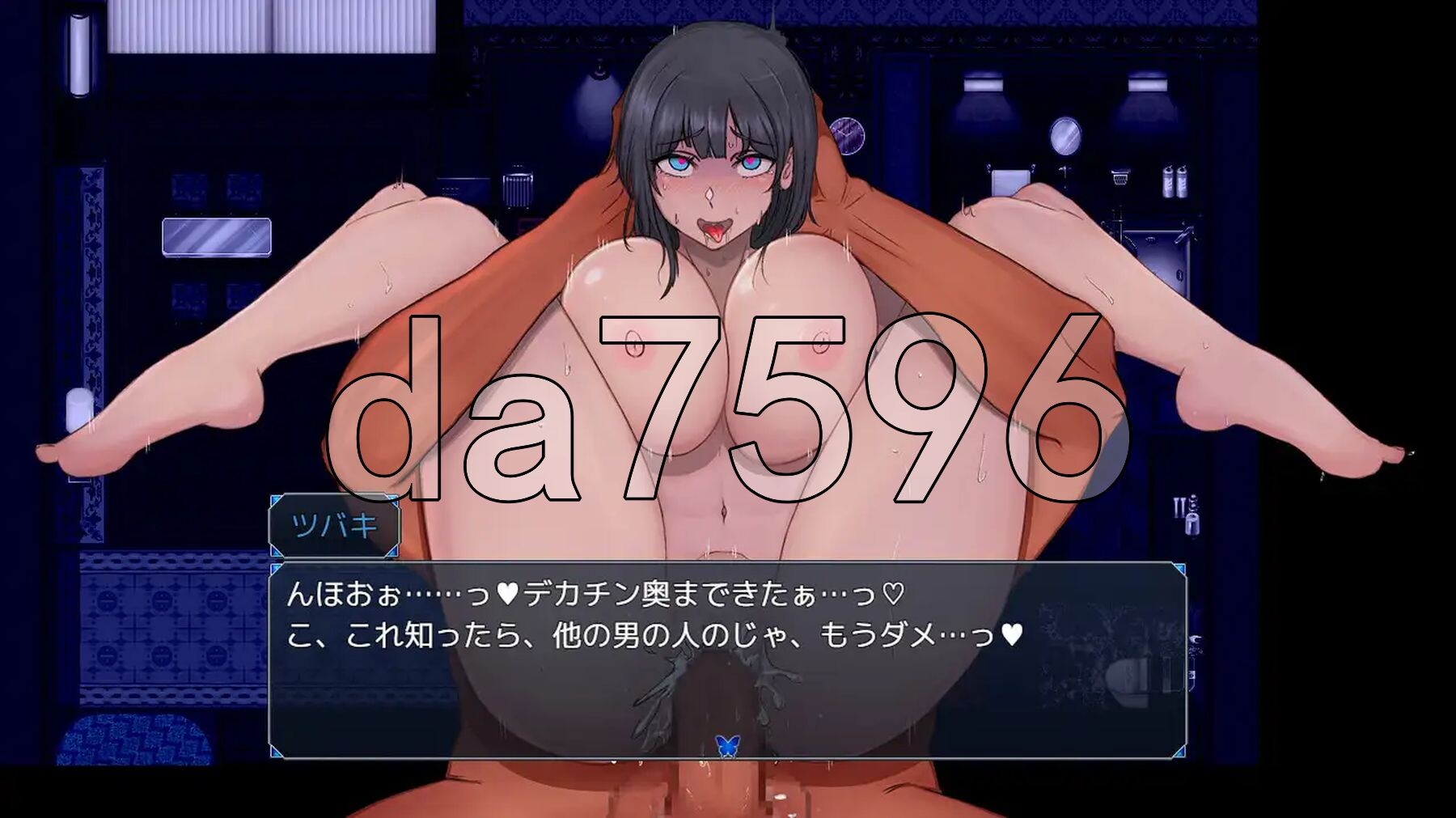
Task: Select the ツバキ speaker tab
Action: click(334, 524)
